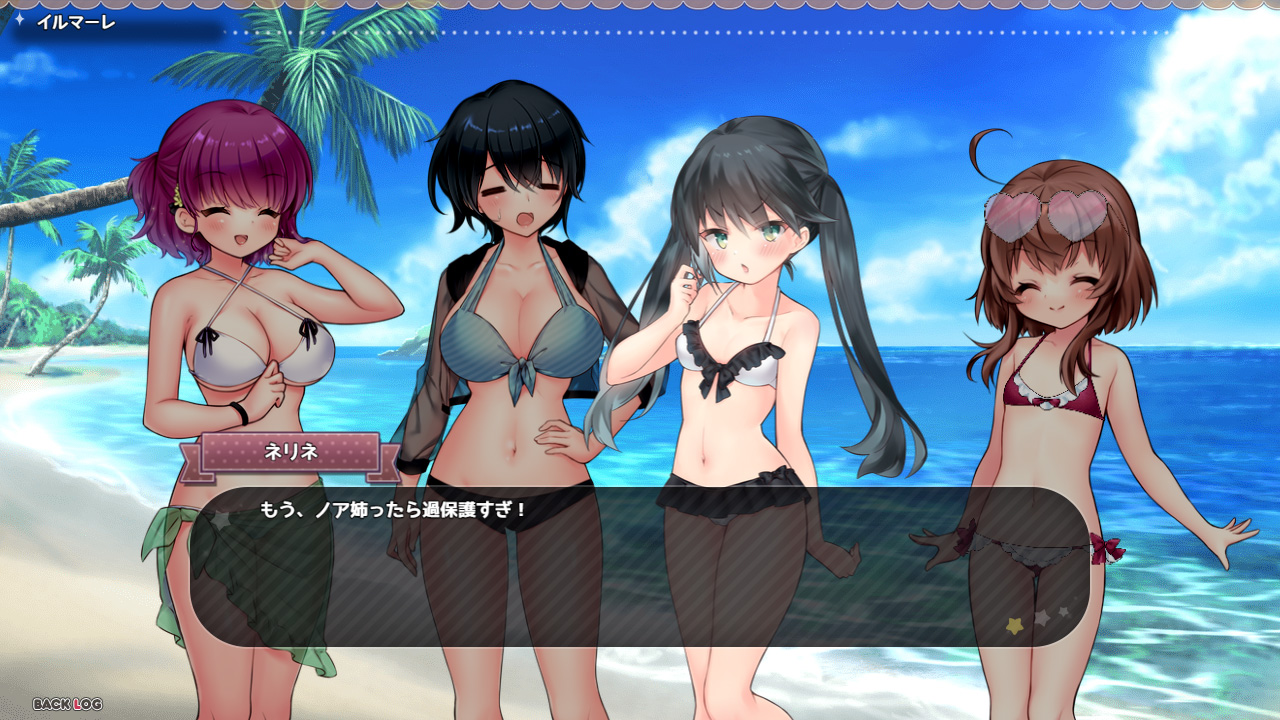Open the BACK LOG history
Screen dimensions: 1280x720
(x=67, y=704)
